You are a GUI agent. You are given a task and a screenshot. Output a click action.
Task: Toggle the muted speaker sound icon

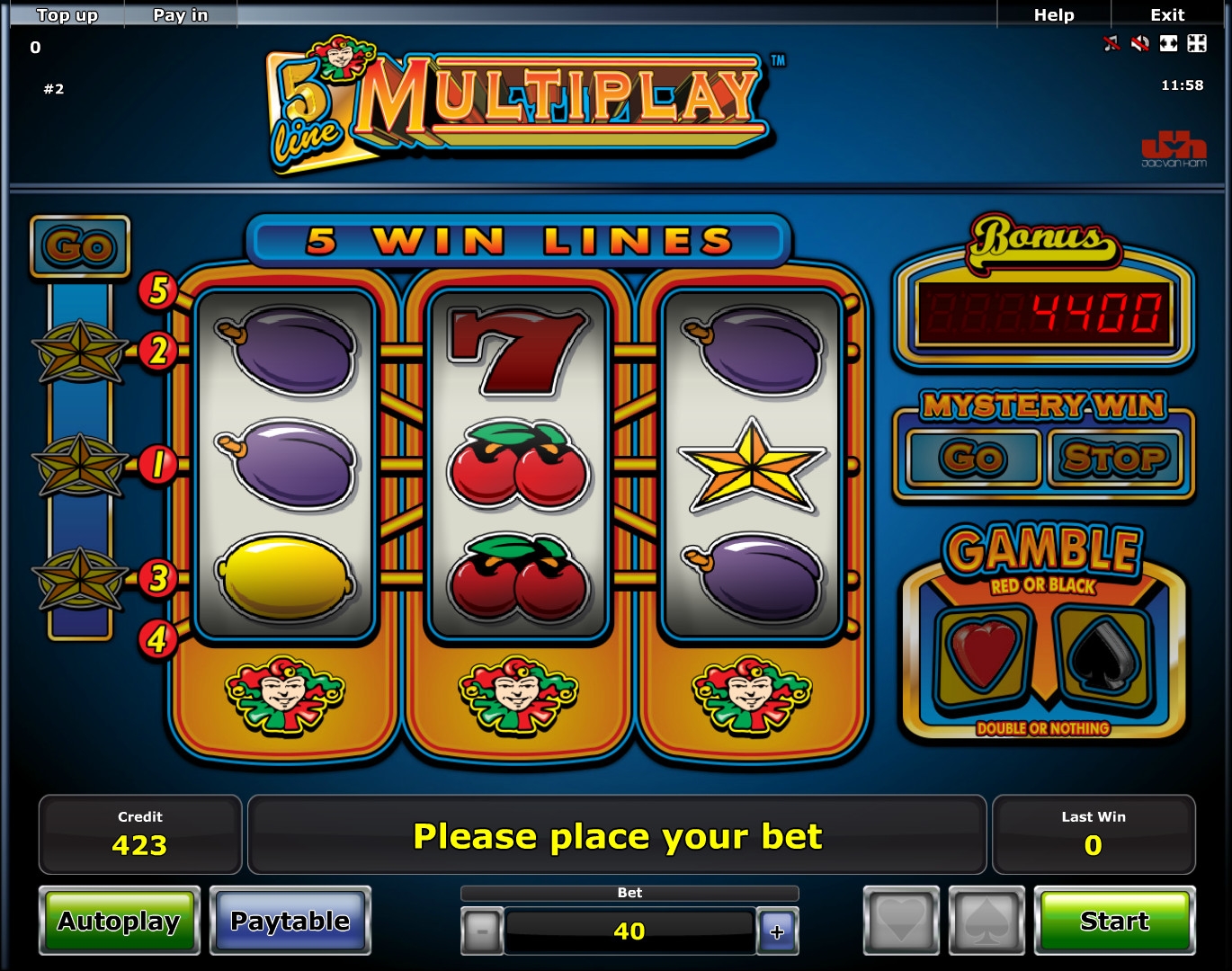coord(1140,43)
